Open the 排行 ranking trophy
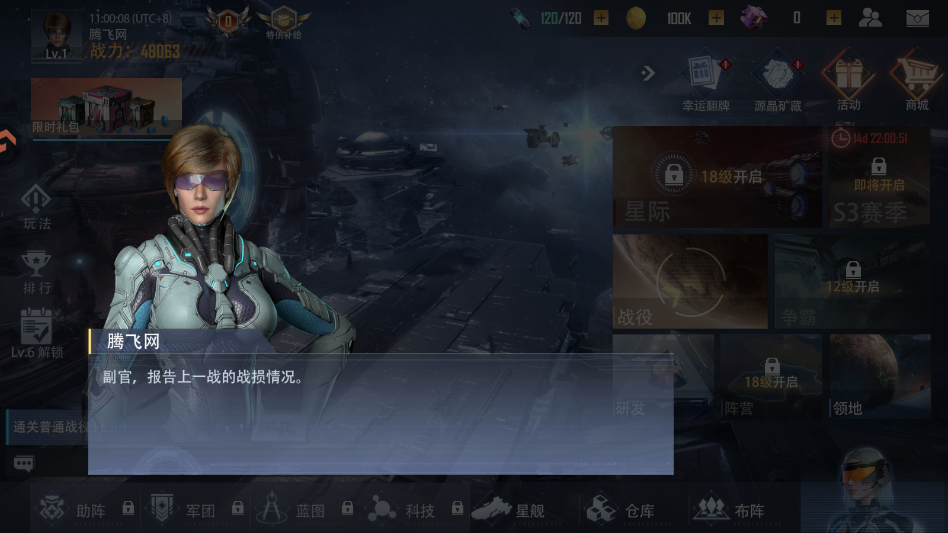 tap(37, 272)
